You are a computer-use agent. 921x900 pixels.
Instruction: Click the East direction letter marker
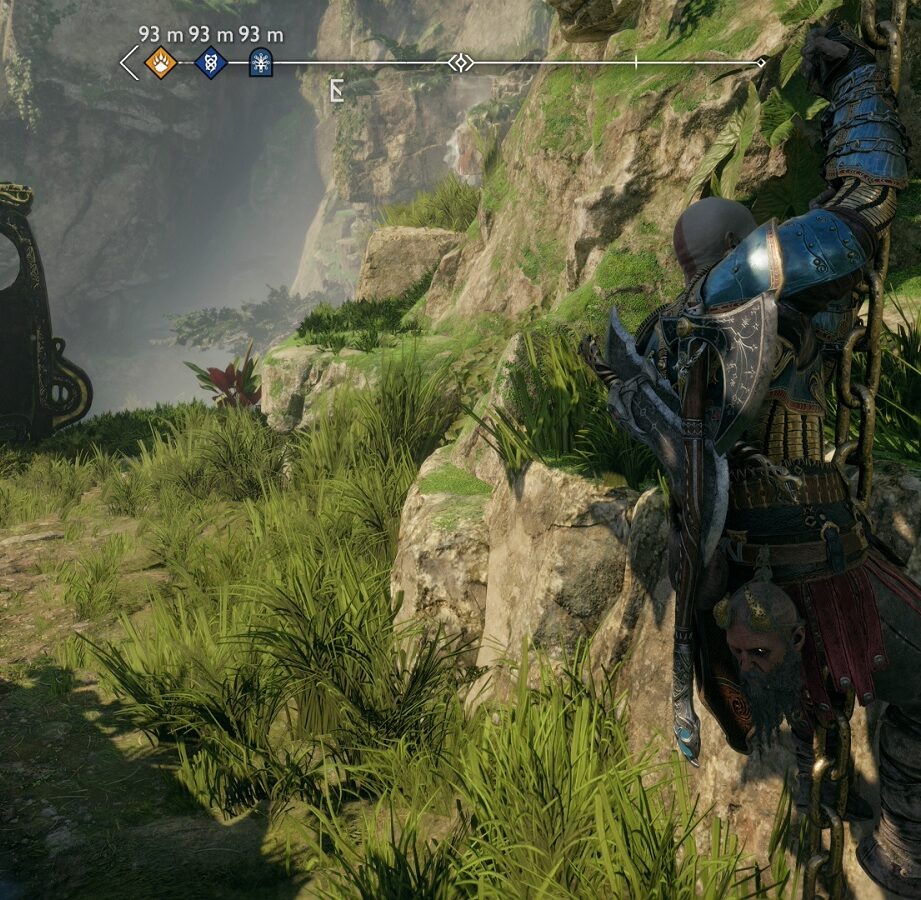point(337,92)
